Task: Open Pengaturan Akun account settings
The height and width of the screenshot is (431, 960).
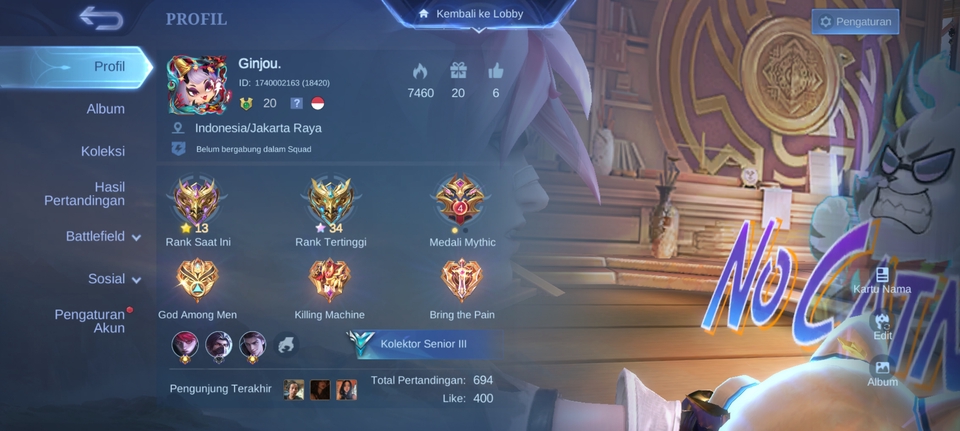Action: 90,321
